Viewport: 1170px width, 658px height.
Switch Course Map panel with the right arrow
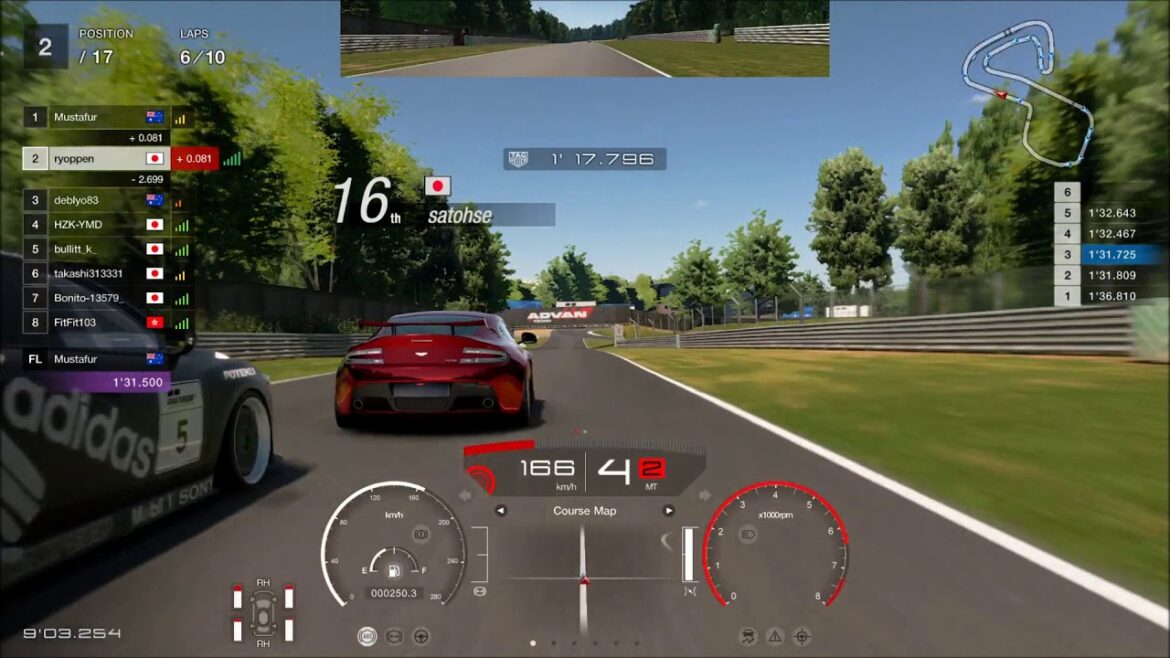point(668,511)
